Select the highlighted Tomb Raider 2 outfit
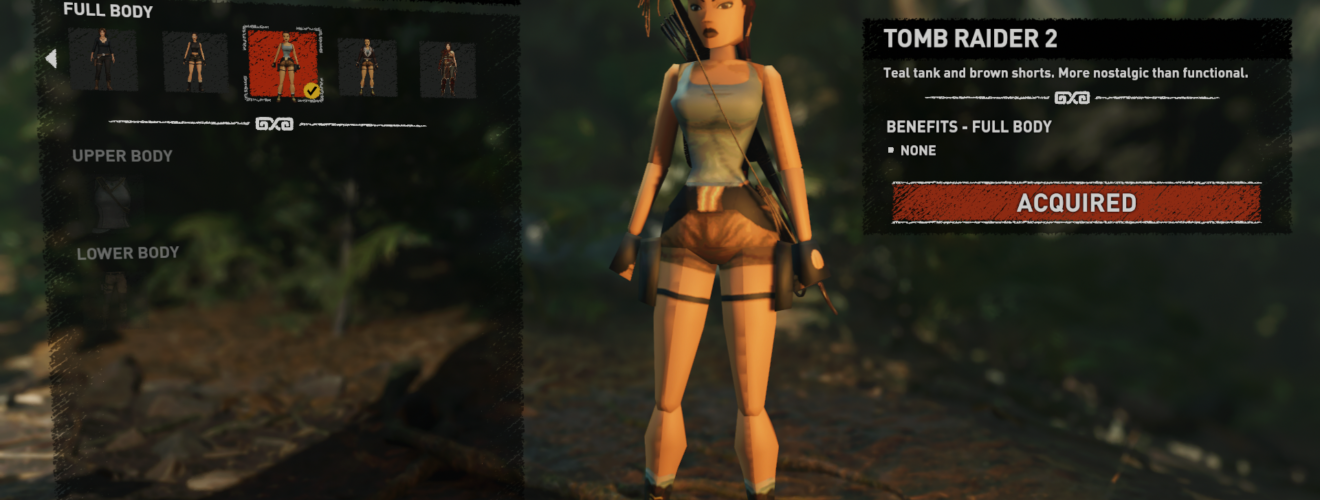 [282, 65]
